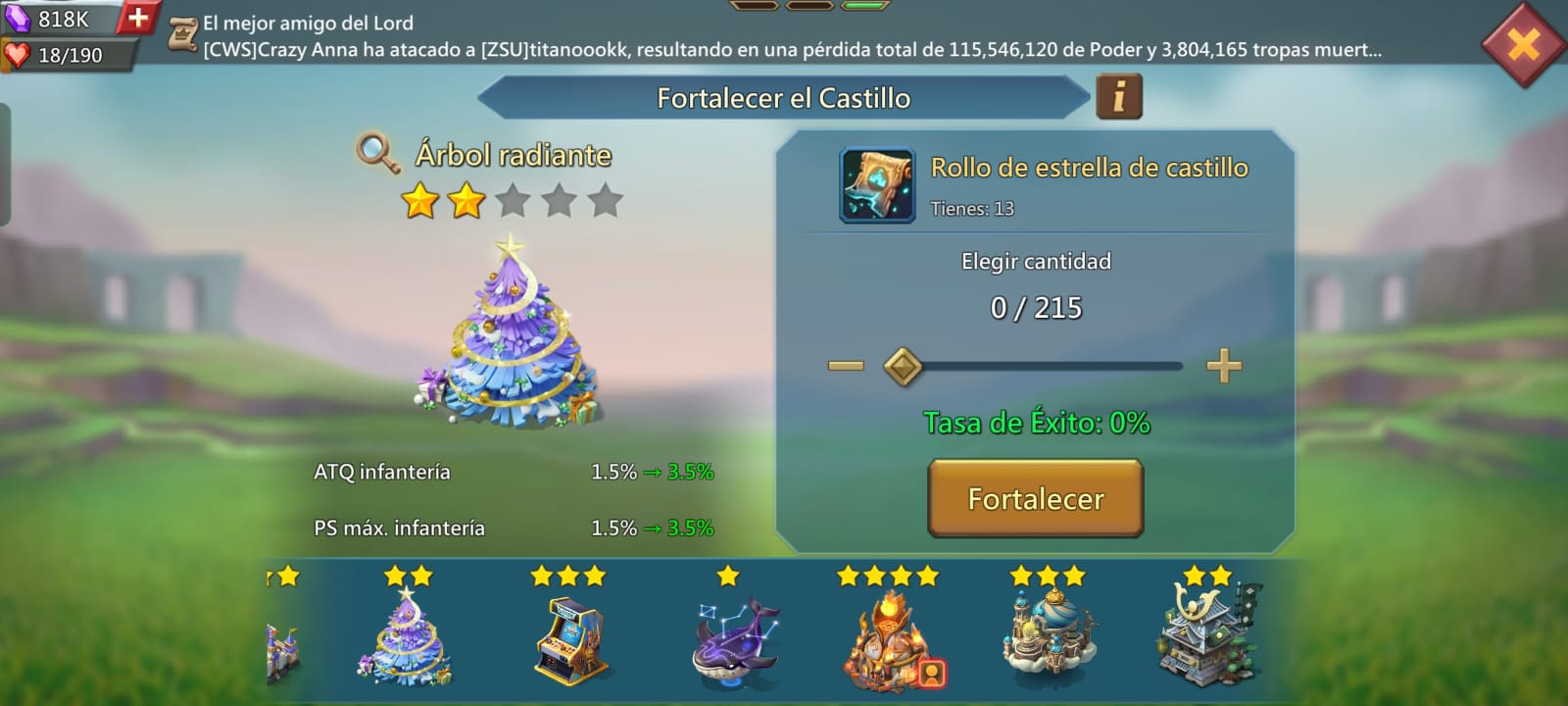Screen dimensions: 1568x706
Task: Decrease scroll quantity with the minus button
Action: (845, 367)
